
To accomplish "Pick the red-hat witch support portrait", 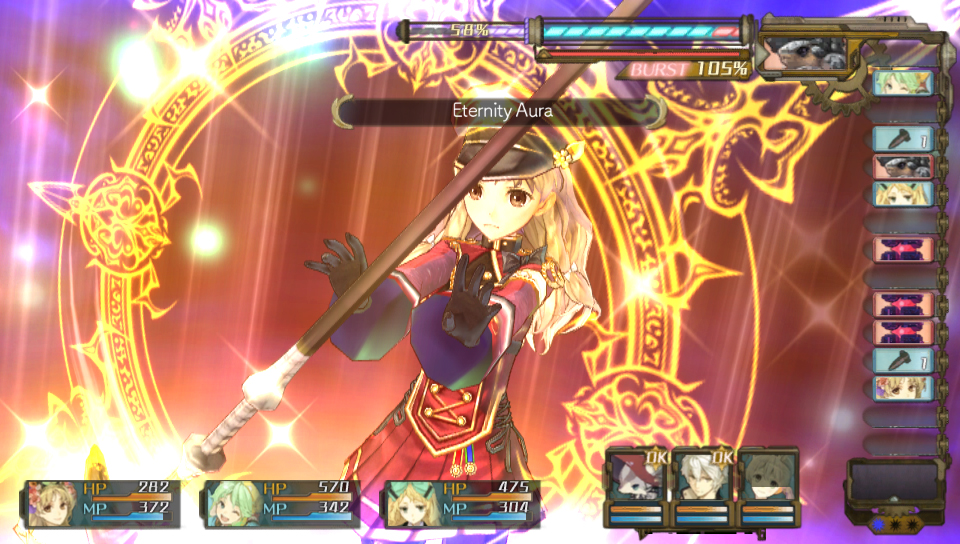I will tap(635, 478).
